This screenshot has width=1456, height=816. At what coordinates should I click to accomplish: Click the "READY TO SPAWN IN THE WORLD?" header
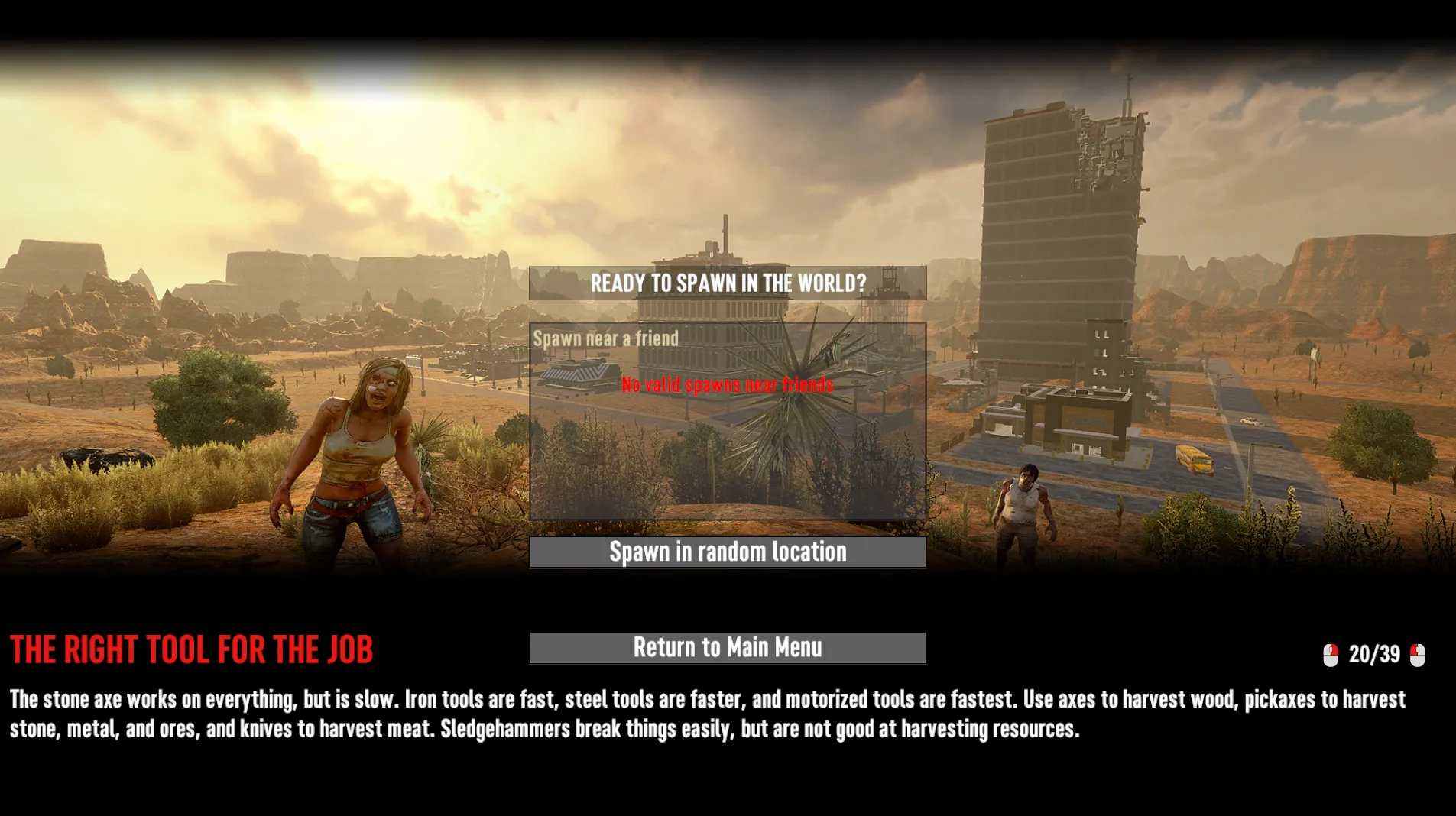[x=727, y=283]
